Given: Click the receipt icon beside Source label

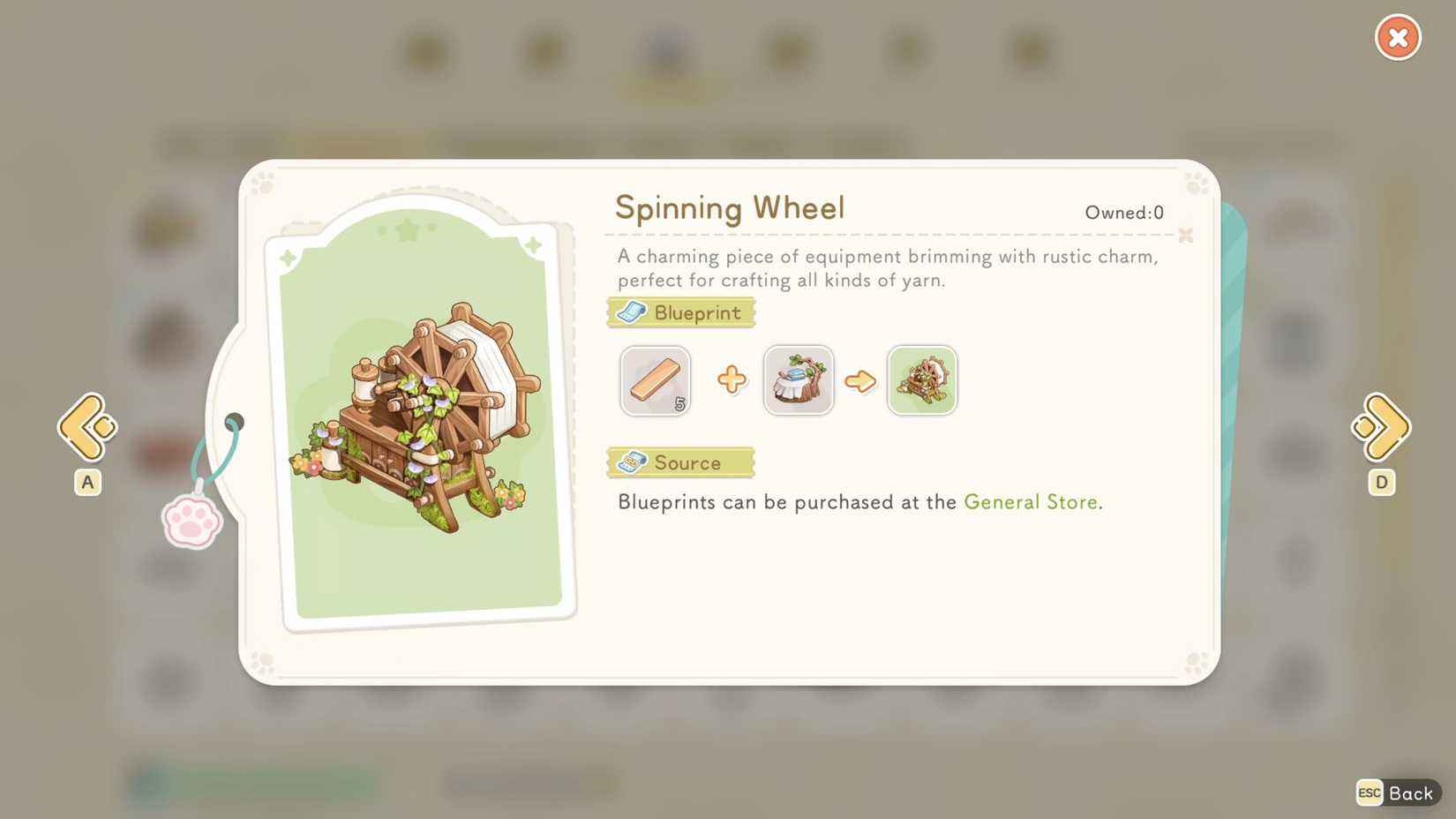Looking at the screenshot, I should tap(633, 462).
